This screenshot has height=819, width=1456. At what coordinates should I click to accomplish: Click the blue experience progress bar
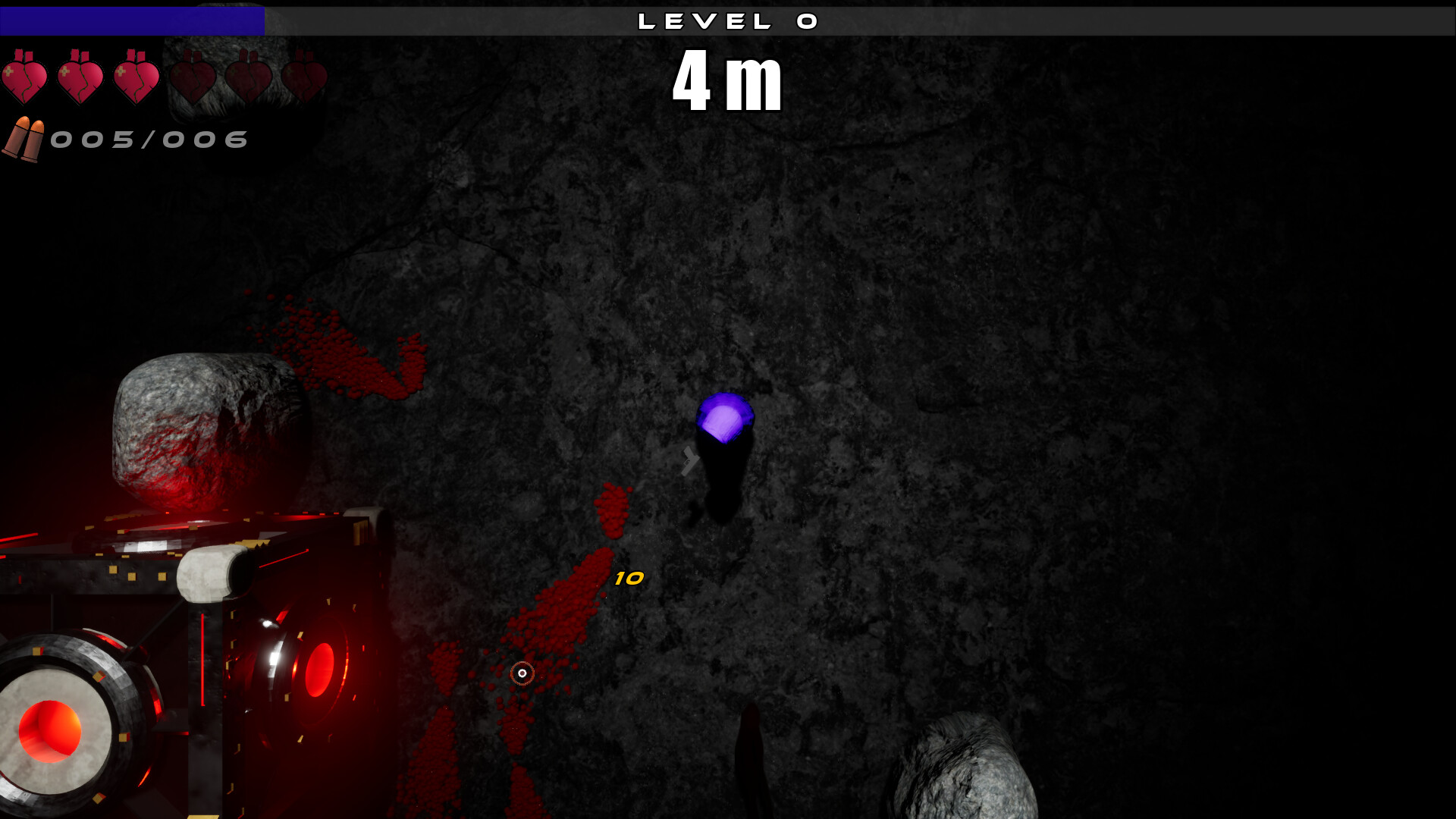click(133, 21)
